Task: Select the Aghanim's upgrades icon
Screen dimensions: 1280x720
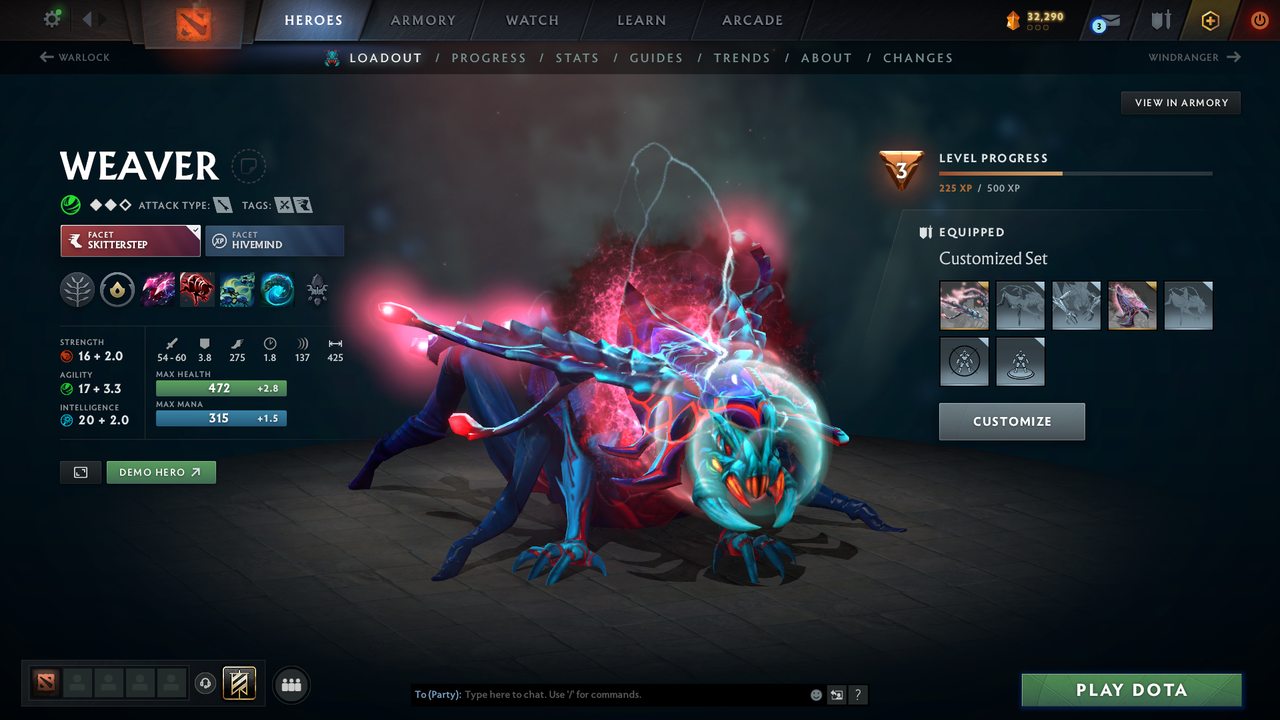Action: click(118, 289)
